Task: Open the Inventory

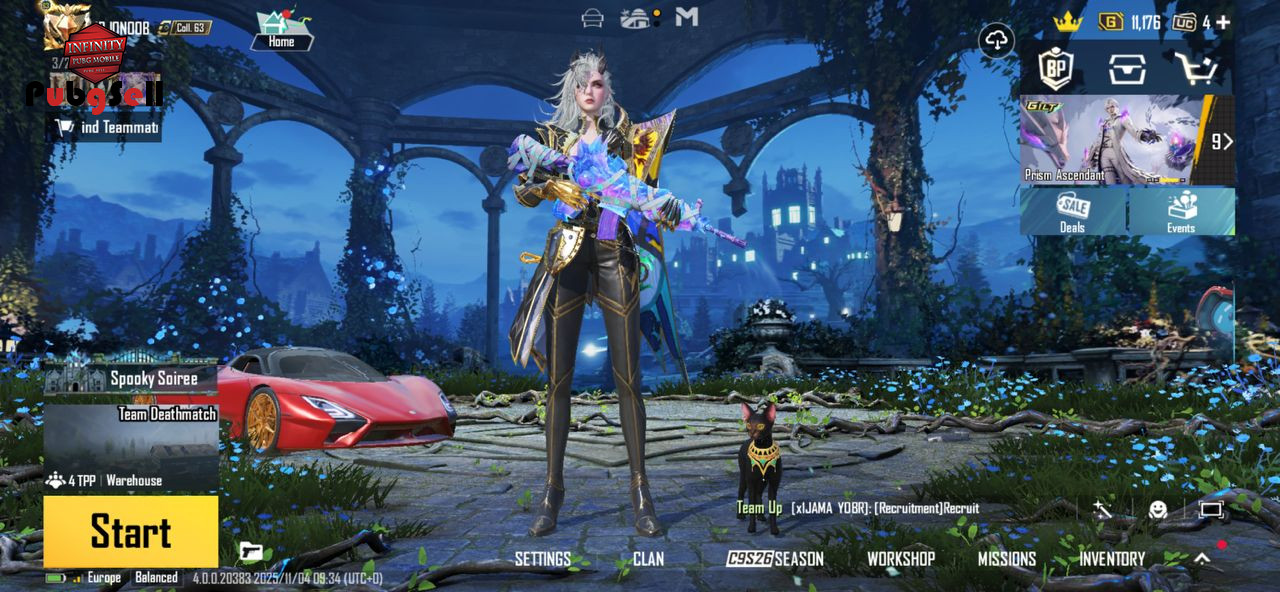Action: [x=1111, y=559]
